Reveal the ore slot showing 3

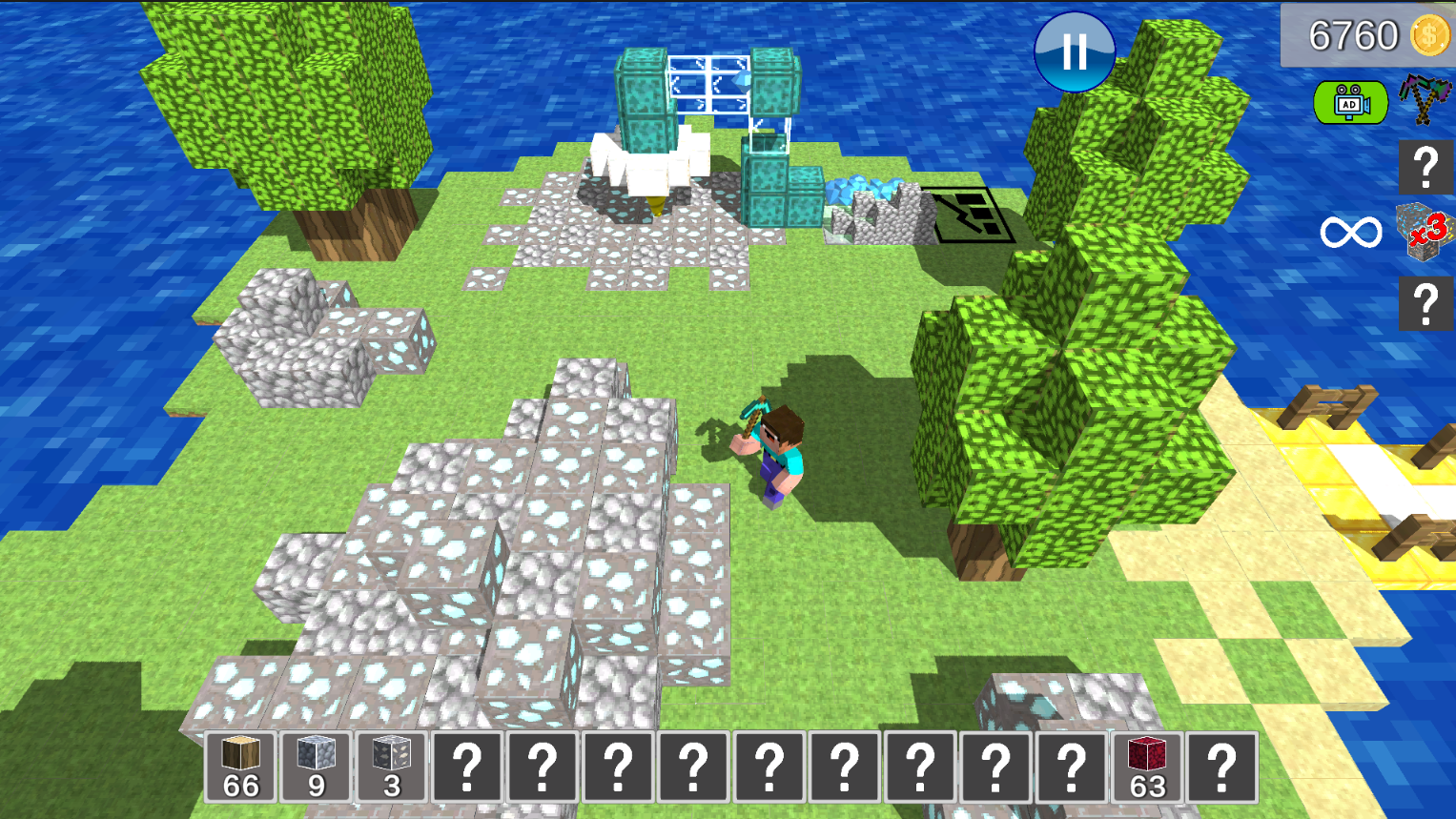coord(392,767)
